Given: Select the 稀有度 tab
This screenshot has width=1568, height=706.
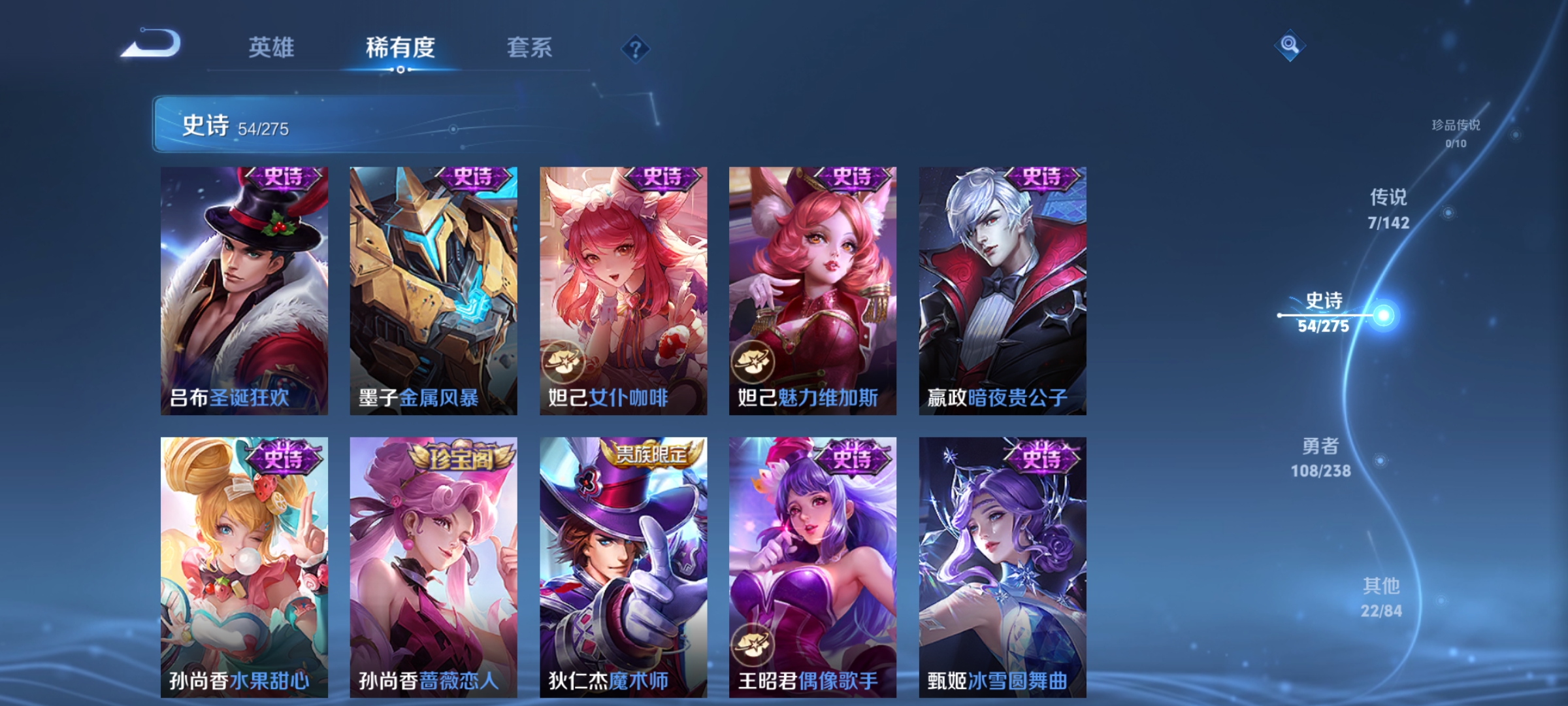Looking at the screenshot, I should click(399, 47).
